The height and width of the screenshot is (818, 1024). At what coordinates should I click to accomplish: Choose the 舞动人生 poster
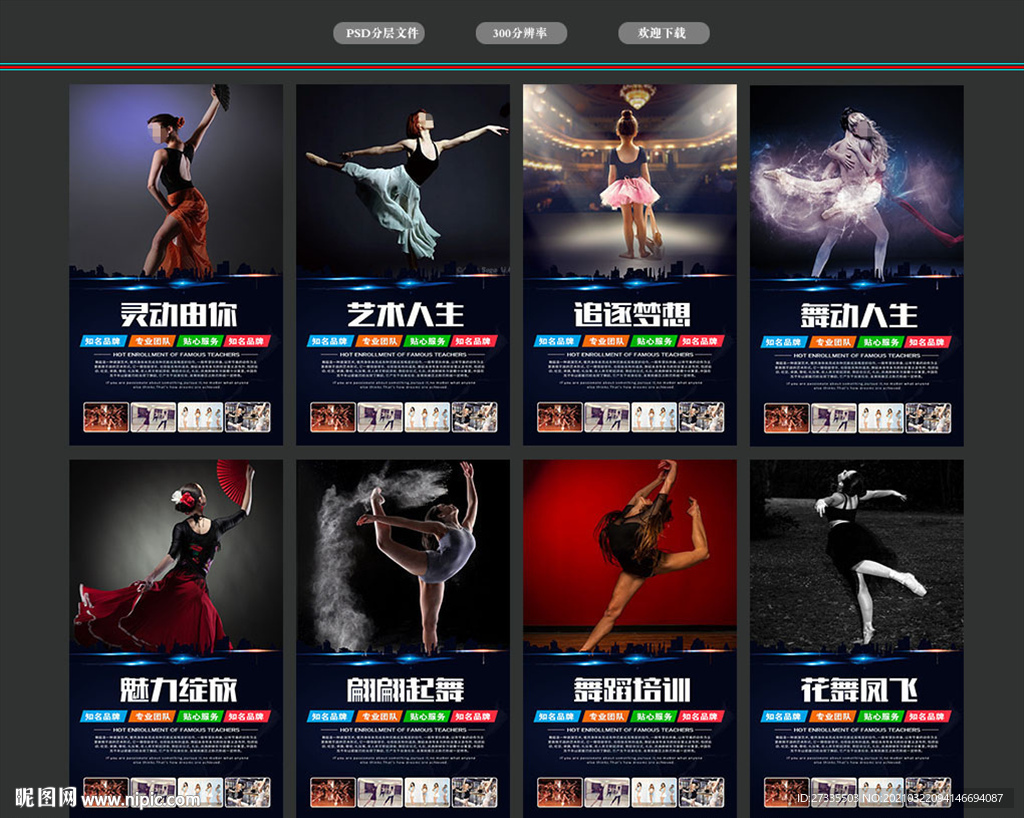[857, 264]
